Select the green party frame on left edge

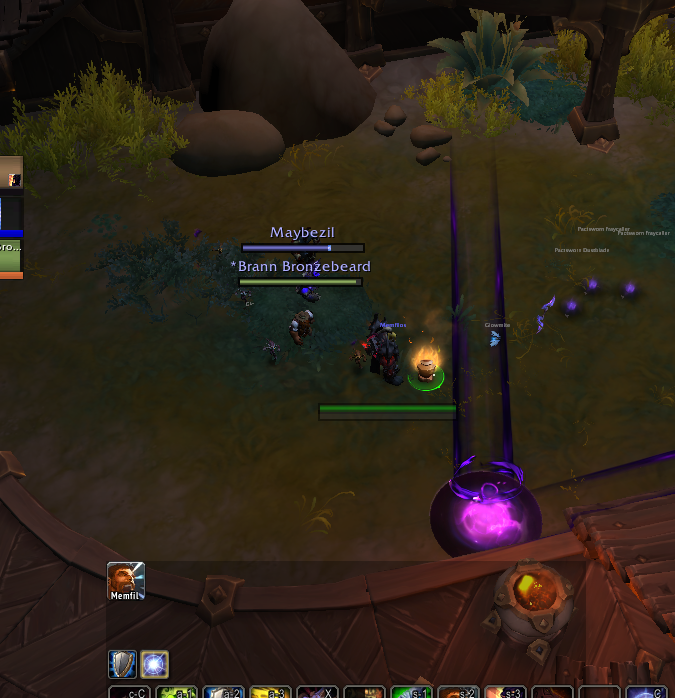tap(10, 255)
